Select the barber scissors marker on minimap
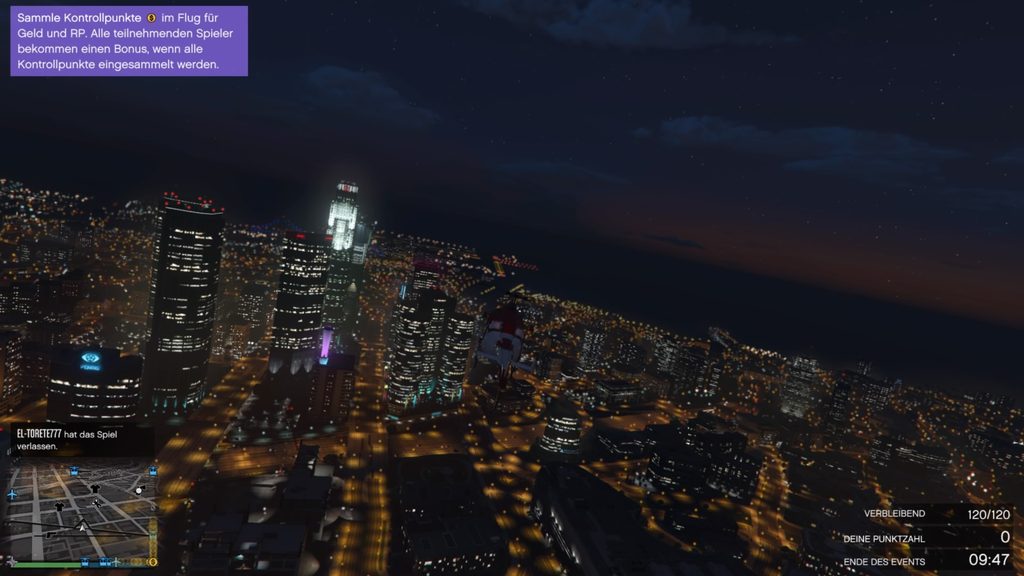Viewport: 1024px width, 576px height. pos(96,503)
